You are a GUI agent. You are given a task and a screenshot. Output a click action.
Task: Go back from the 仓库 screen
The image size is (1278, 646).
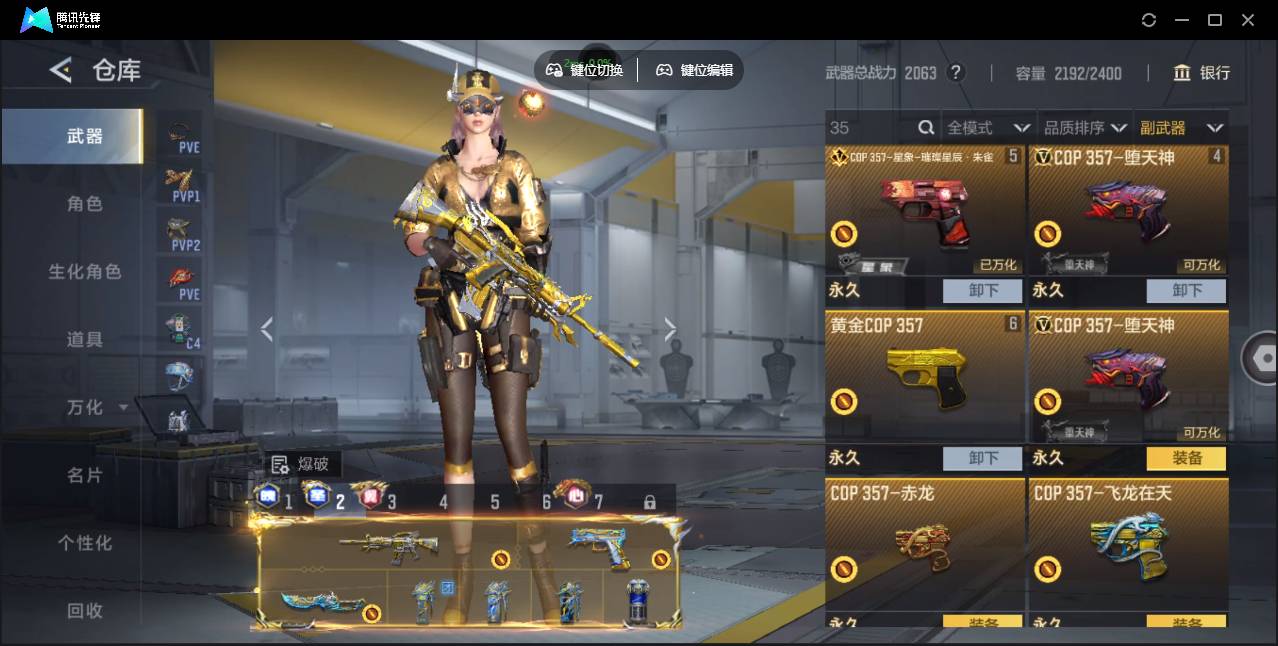pos(61,70)
